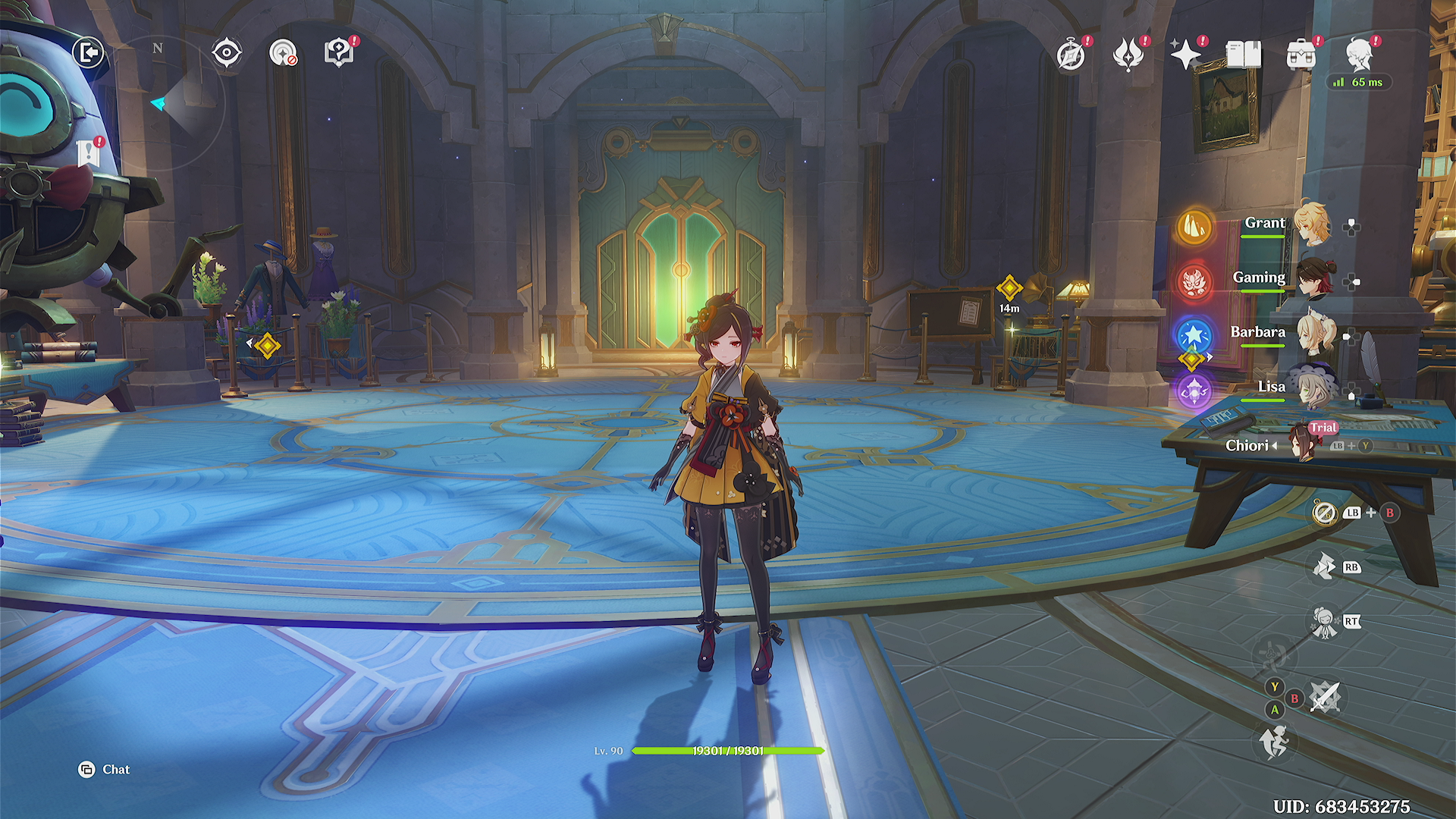Open the compass icon menu

click(1071, 55)
